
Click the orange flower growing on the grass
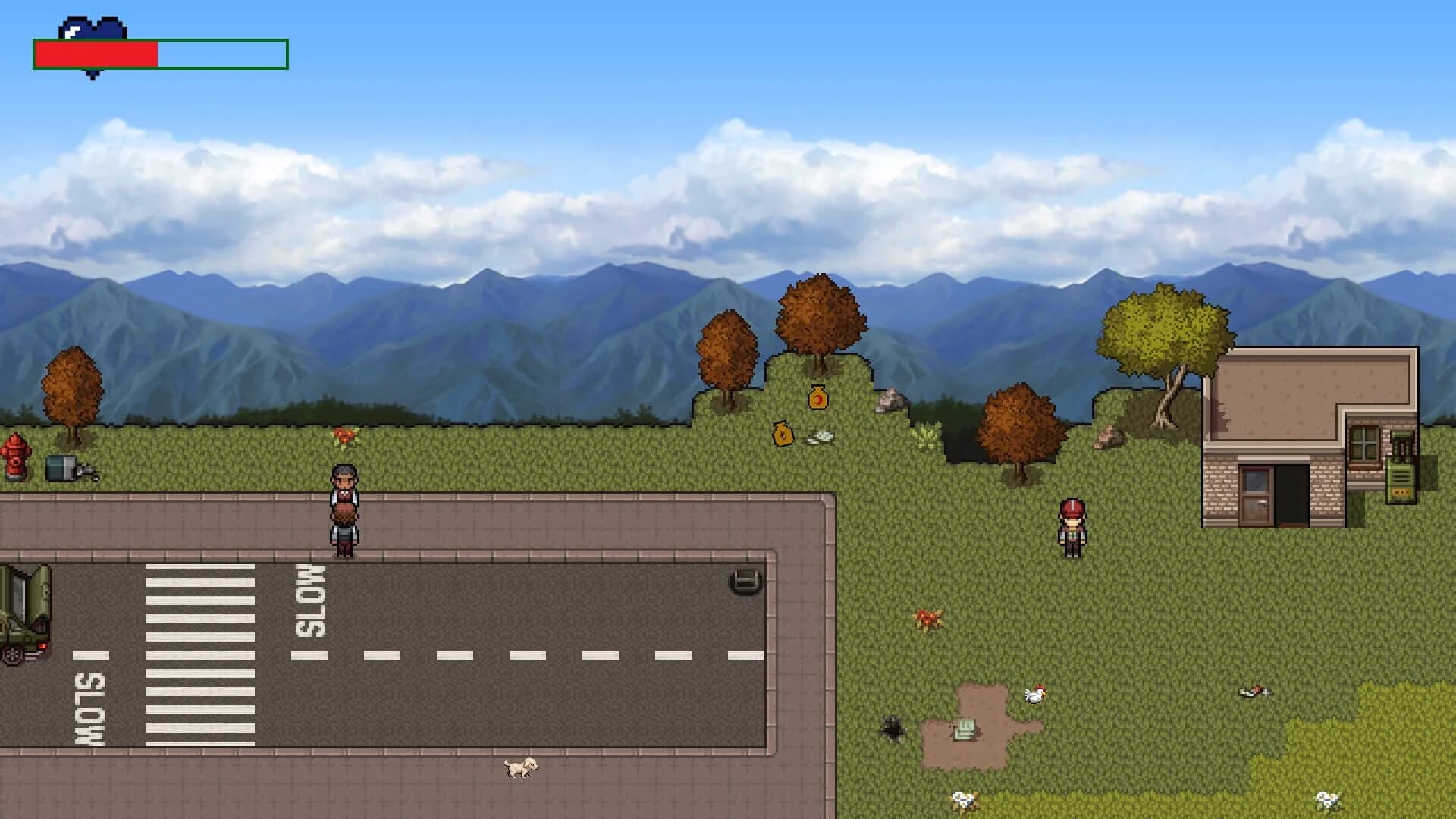click(x=345, y=435)
